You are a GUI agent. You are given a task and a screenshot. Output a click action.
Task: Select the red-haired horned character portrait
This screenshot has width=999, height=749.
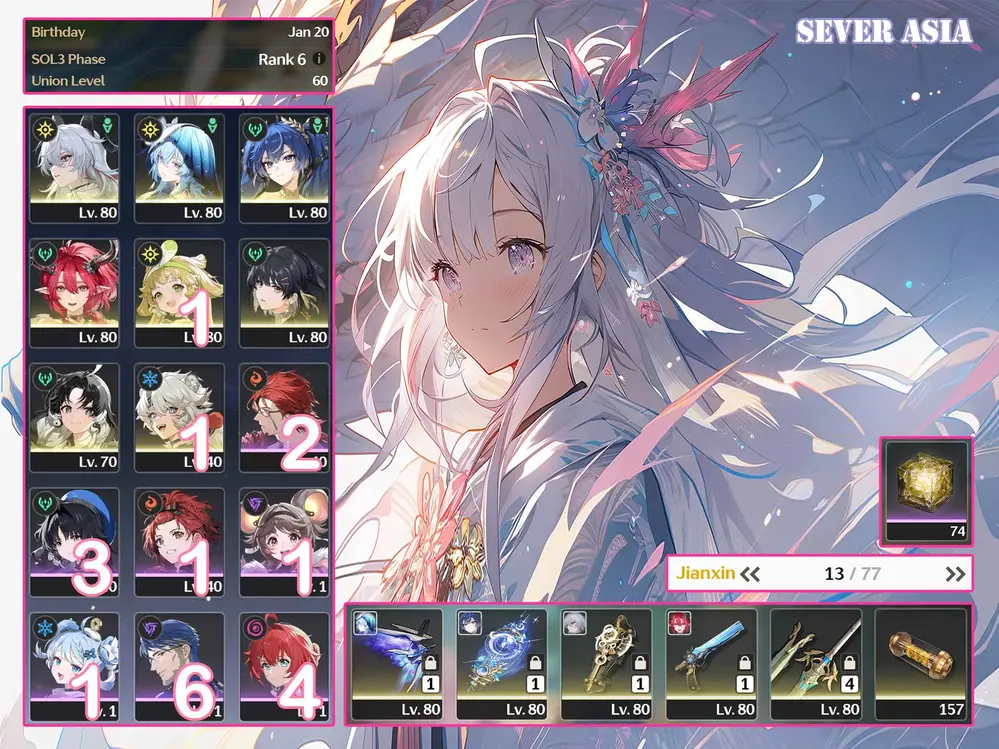coord(75,292)
